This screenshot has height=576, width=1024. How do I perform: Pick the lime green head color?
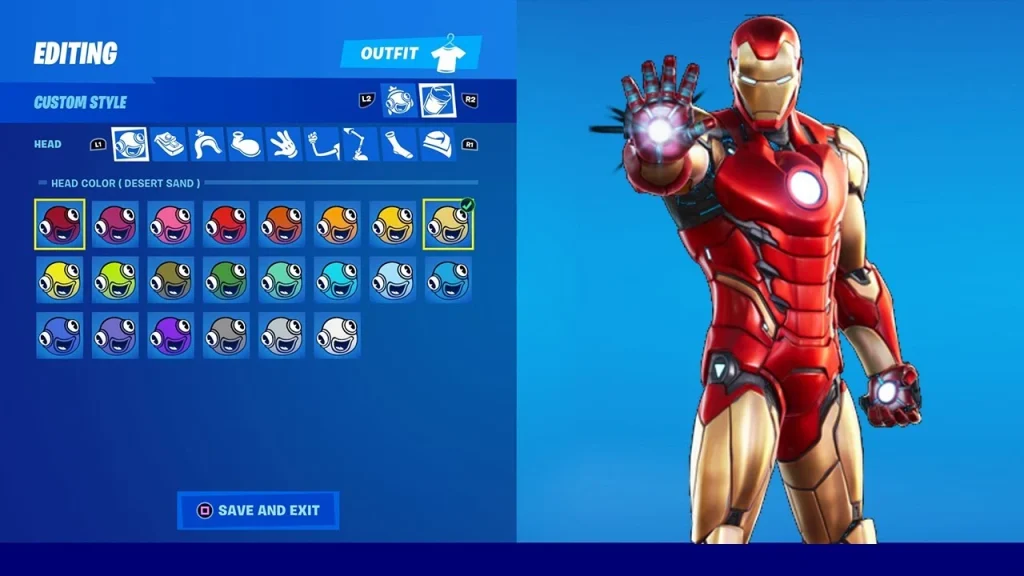115,279
